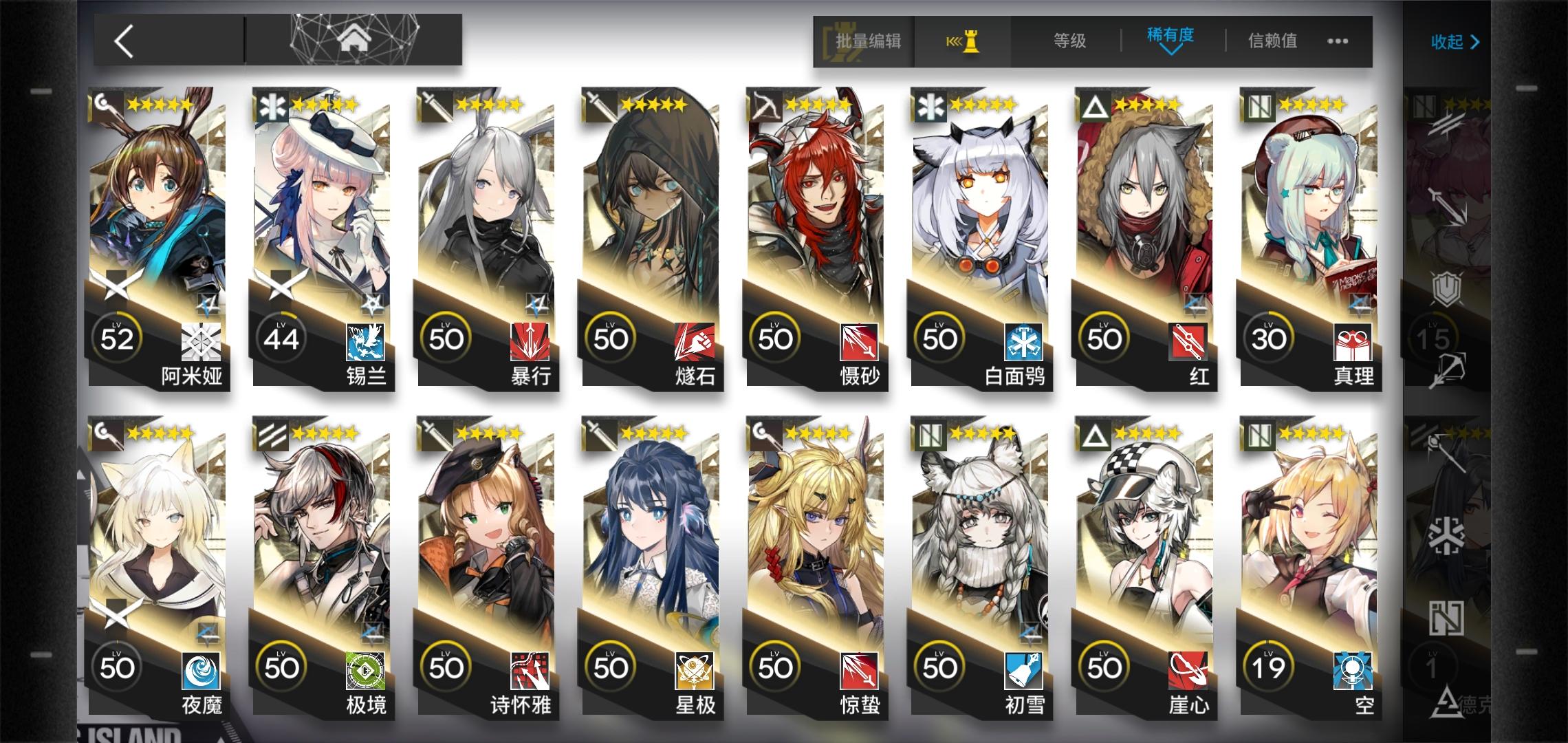Open more sort options via the ellipsis
1568x743 pixels.
click(1338, 41)
